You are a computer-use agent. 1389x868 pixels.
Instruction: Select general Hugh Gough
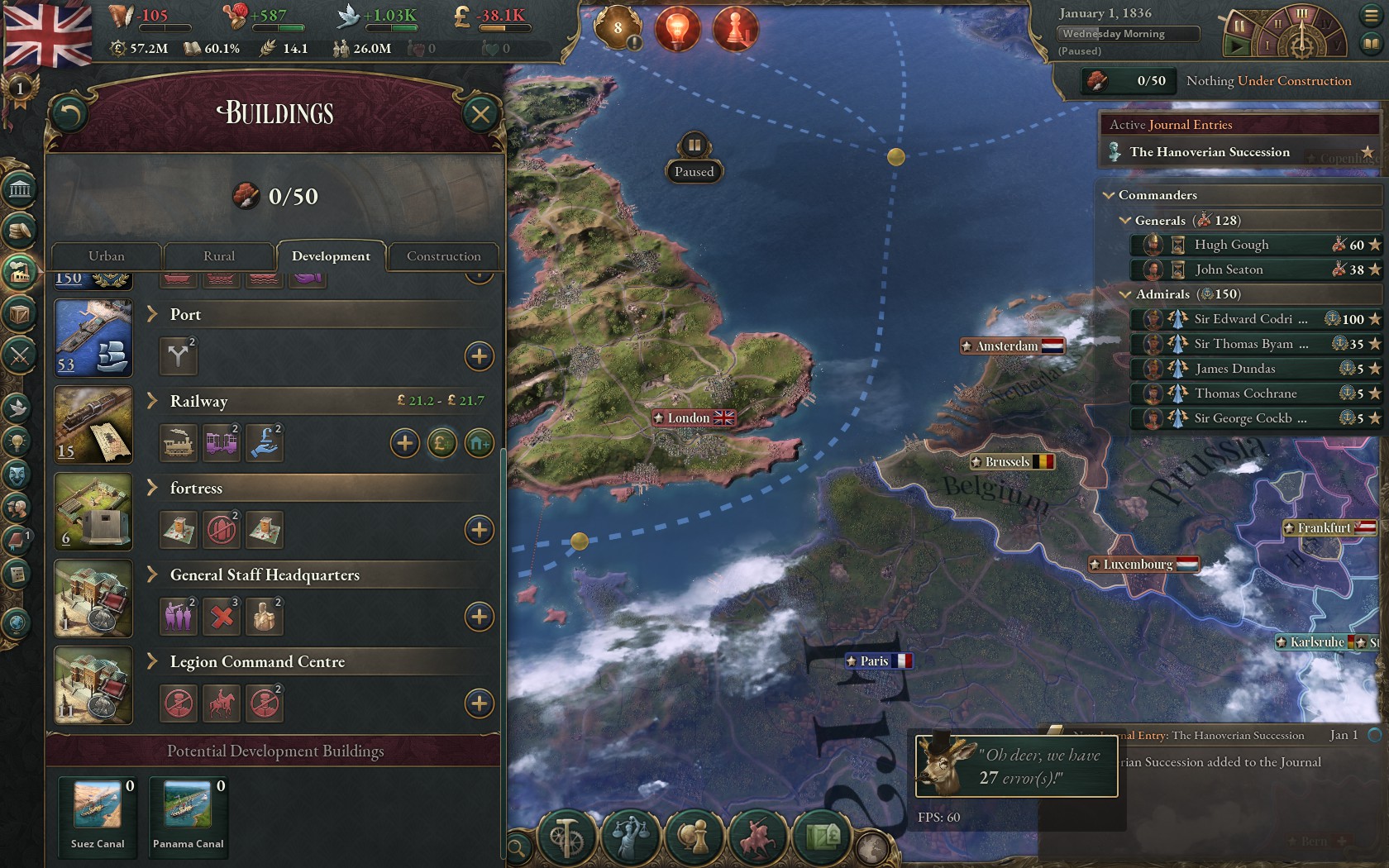coord(1231,245)
